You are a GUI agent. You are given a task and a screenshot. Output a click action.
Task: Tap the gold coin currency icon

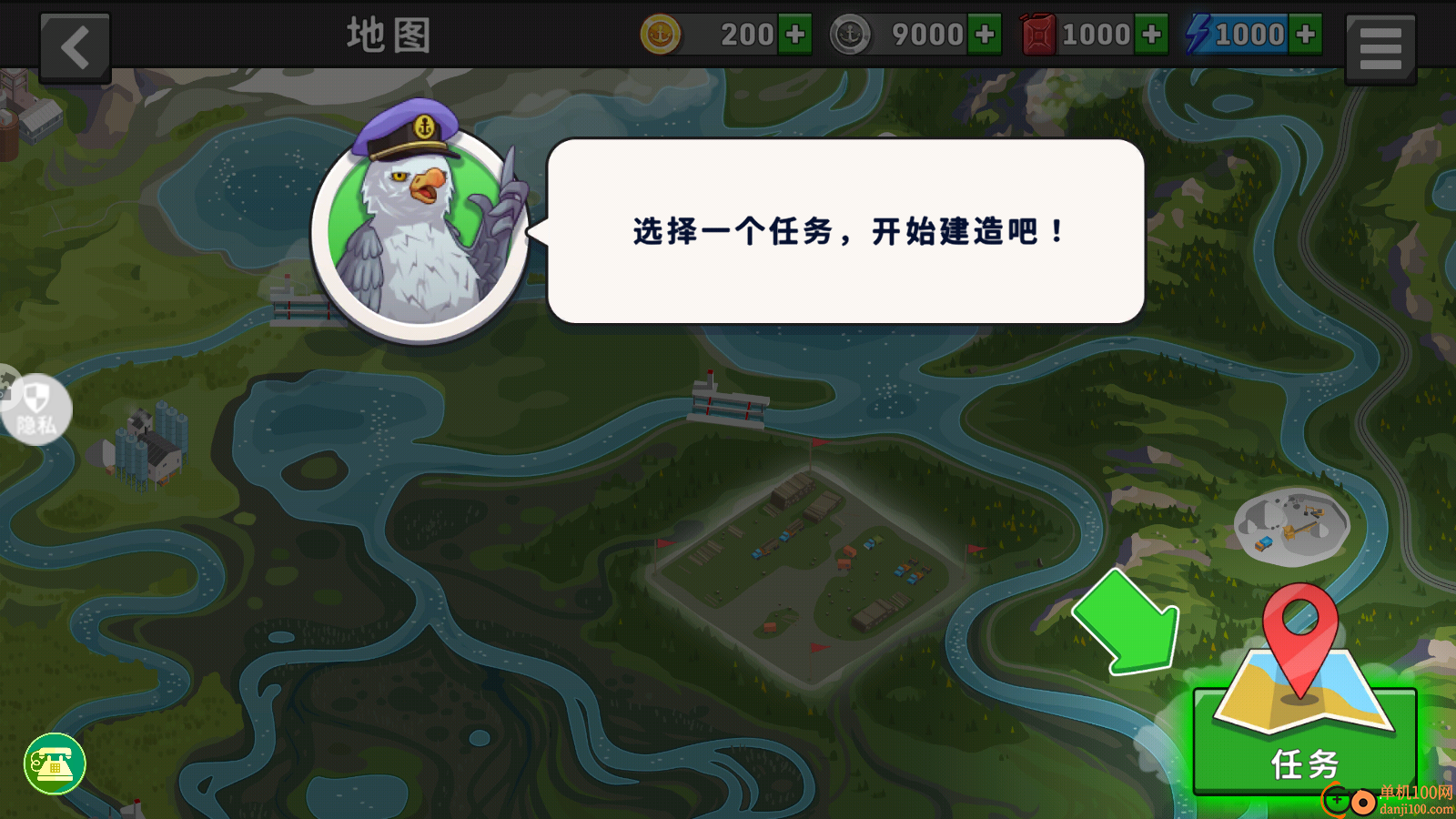coord(662,34)
